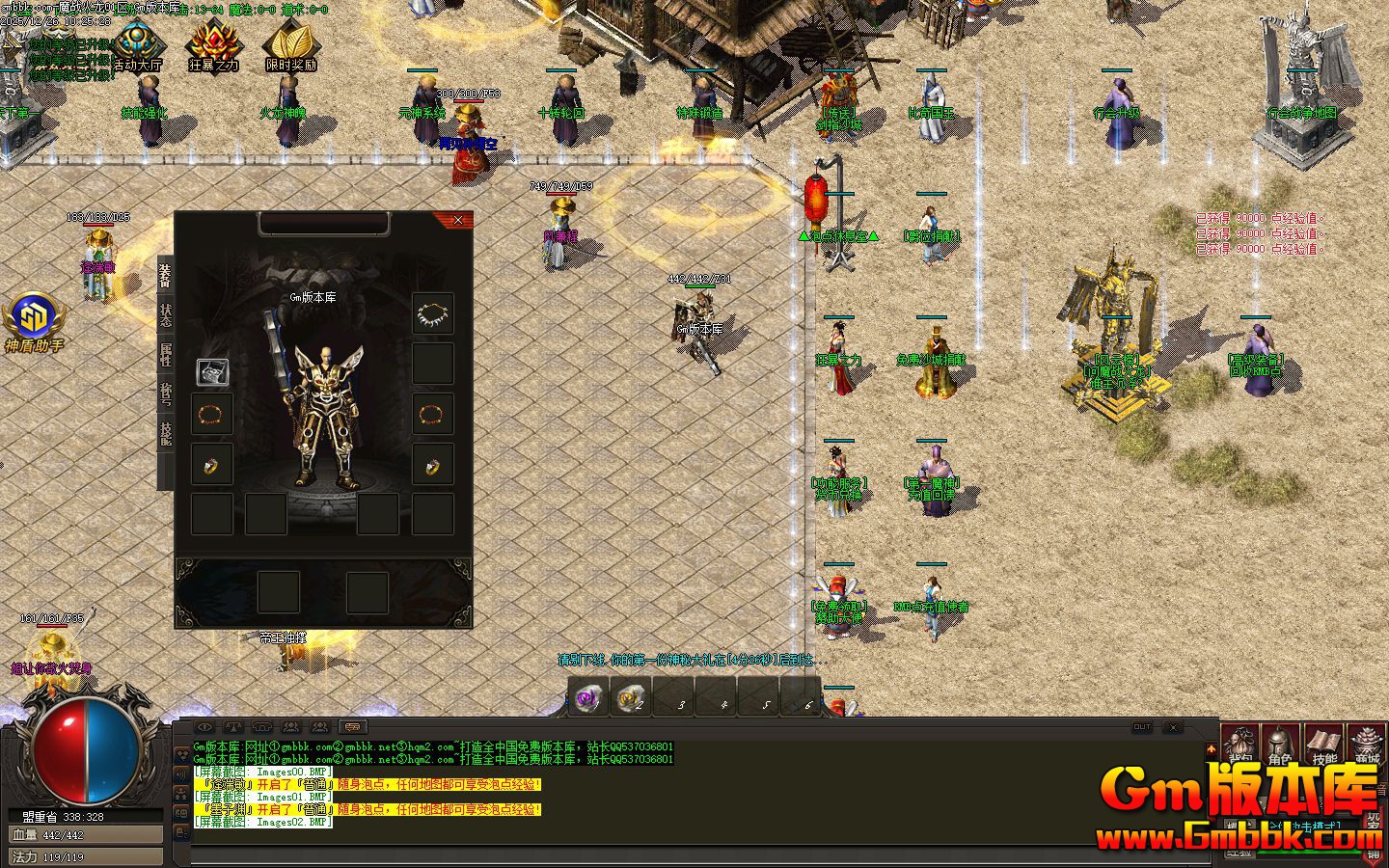This screenshot has height=868, width=1389.
Task: Open the 角色 character helmet button
Action: pos(1280,745)
